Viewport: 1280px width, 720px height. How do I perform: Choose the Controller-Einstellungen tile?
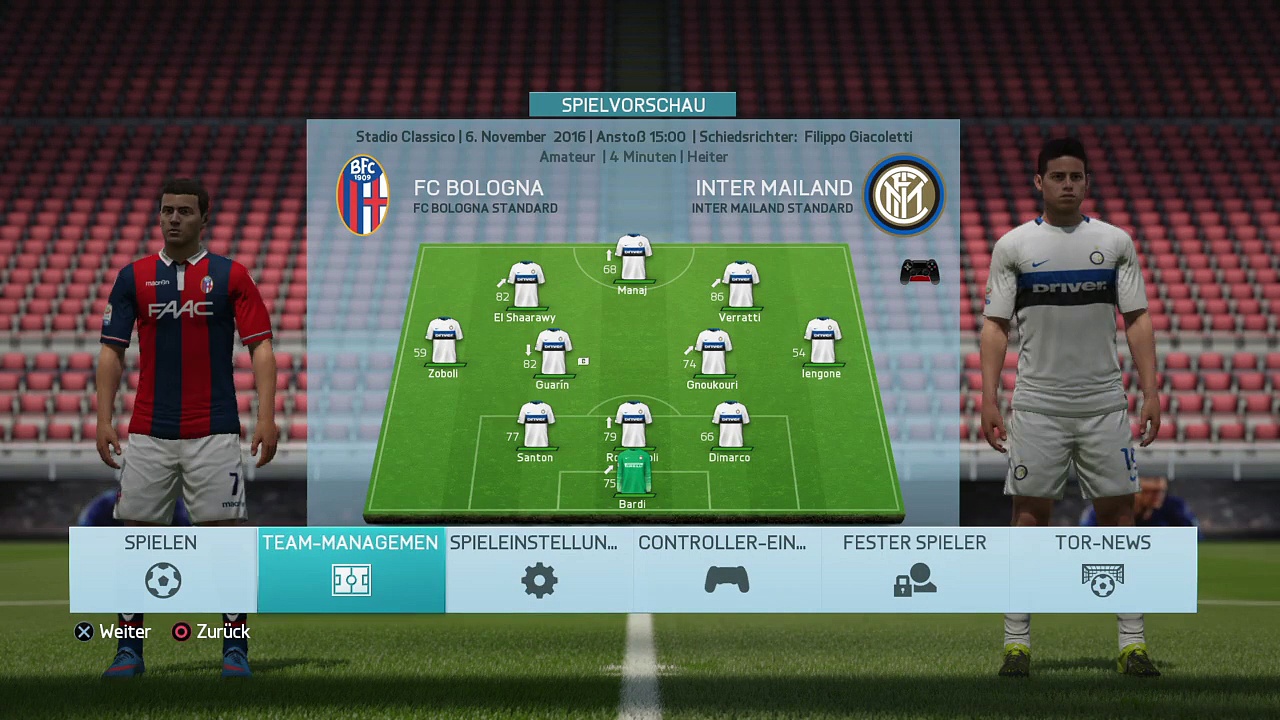[726, 569]
